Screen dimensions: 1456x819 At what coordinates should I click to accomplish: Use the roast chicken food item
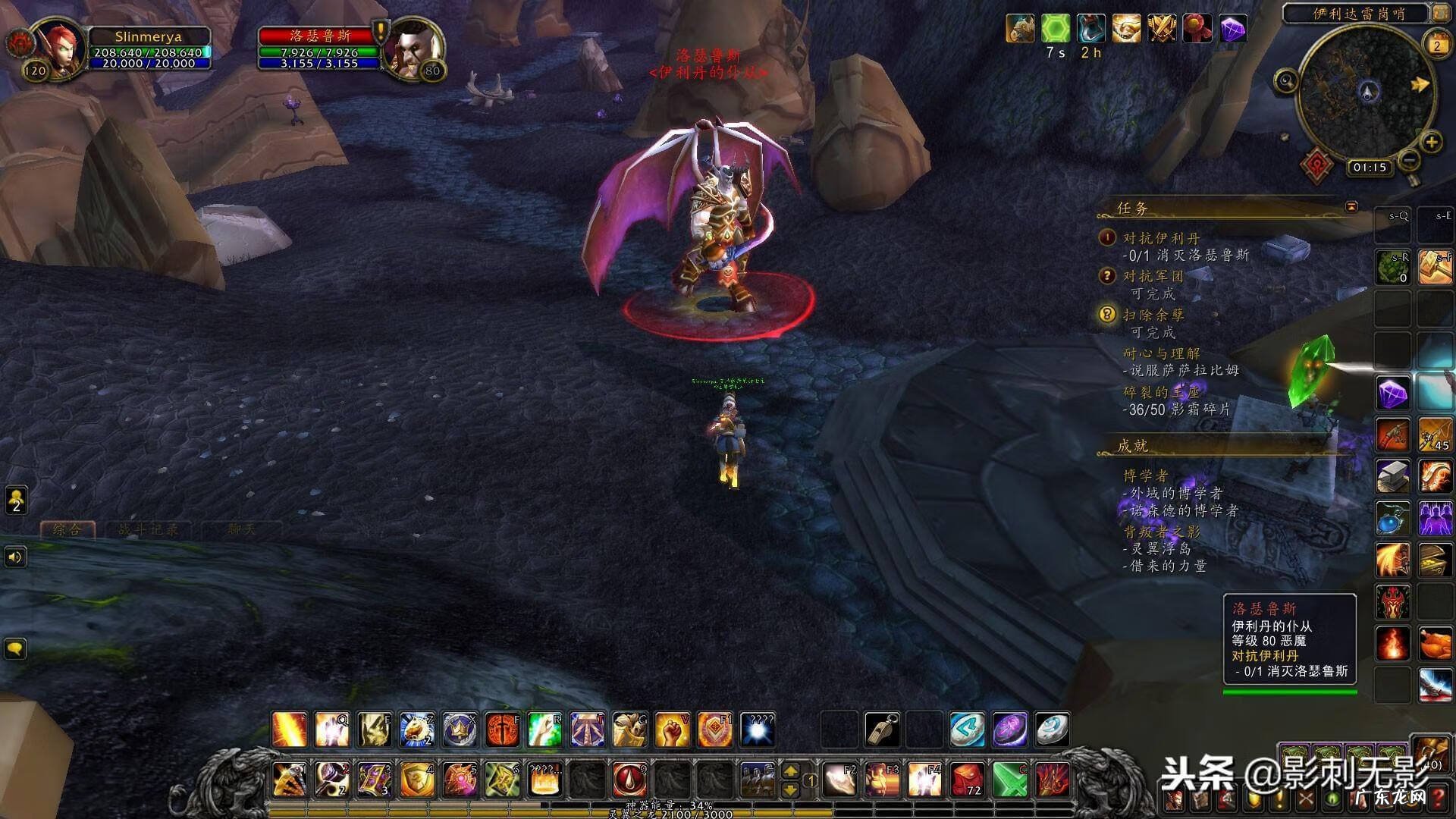coord(1435,645)
